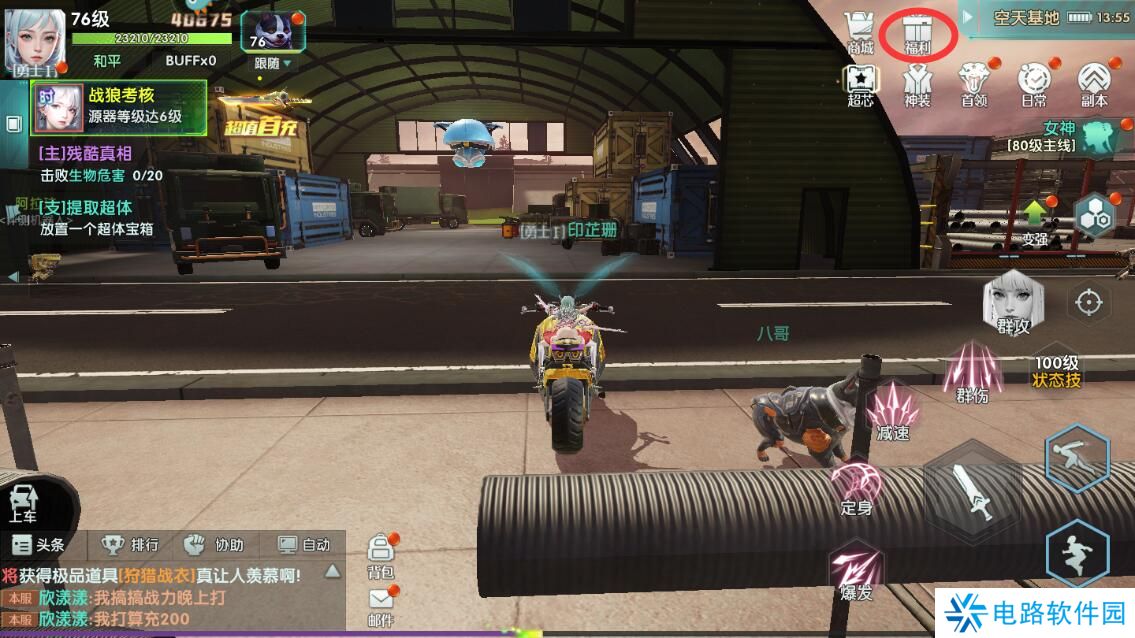This screenshot has width=1135, height=638.
Task: Tap the 上车 mount vehicle button
Action: [x=24, y=502]
